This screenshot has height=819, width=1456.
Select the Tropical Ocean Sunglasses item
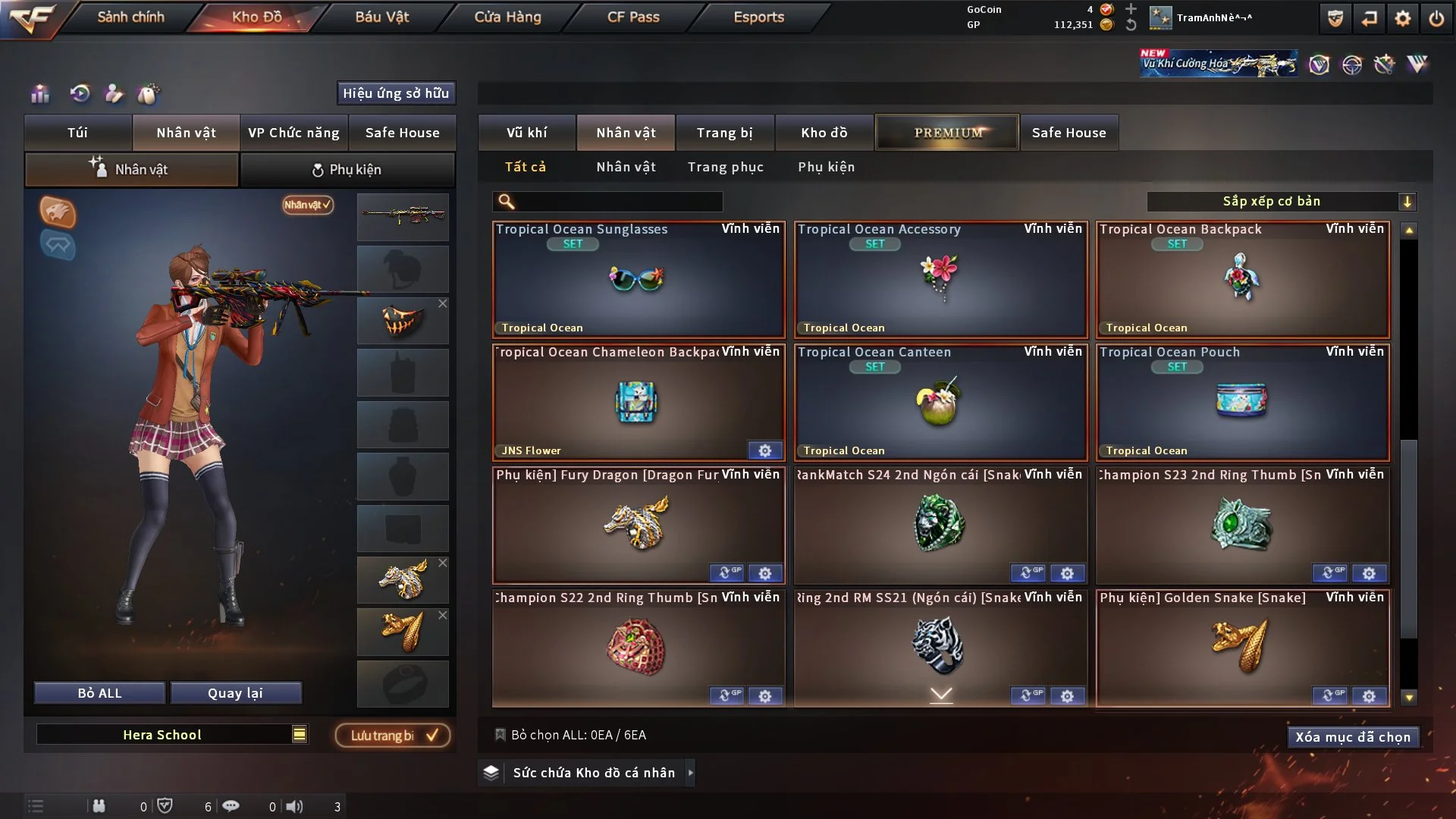[x=639, y=279]
